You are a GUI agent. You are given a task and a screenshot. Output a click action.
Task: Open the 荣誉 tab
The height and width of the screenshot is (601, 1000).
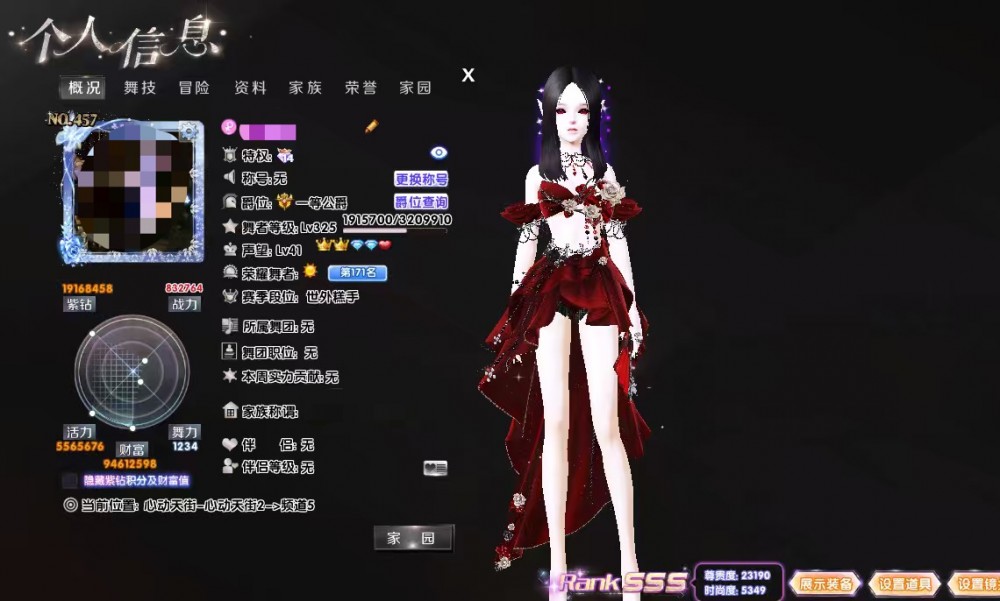[x=360, y=88]
